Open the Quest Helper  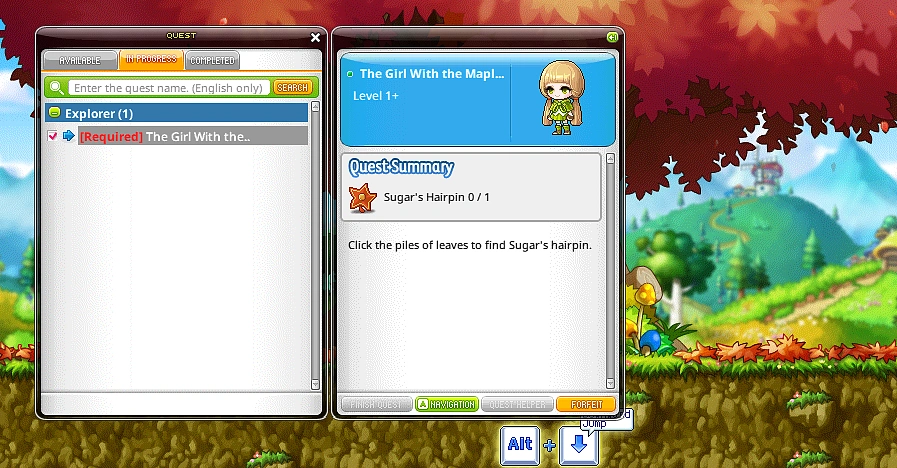(517, 404)
